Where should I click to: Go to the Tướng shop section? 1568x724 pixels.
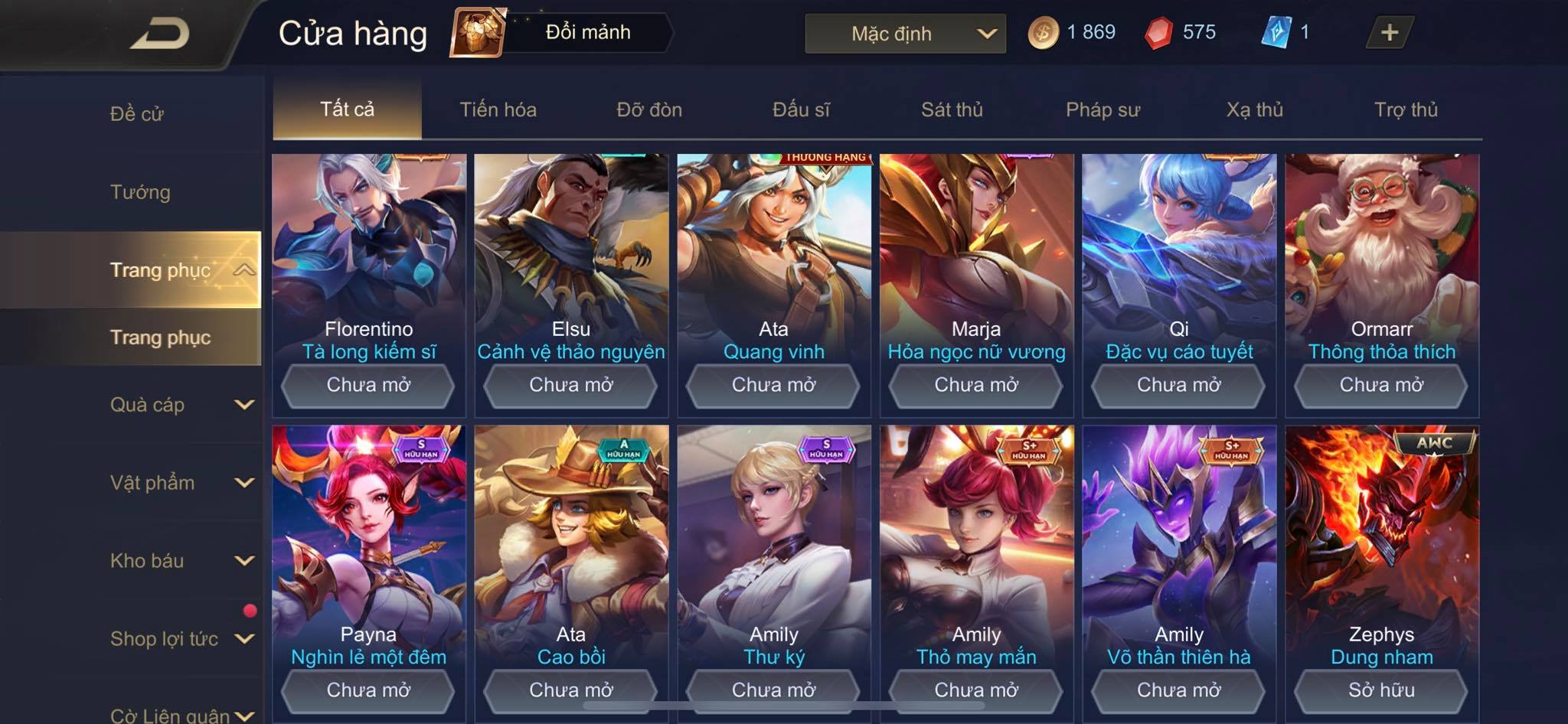[x=140, y=192]
